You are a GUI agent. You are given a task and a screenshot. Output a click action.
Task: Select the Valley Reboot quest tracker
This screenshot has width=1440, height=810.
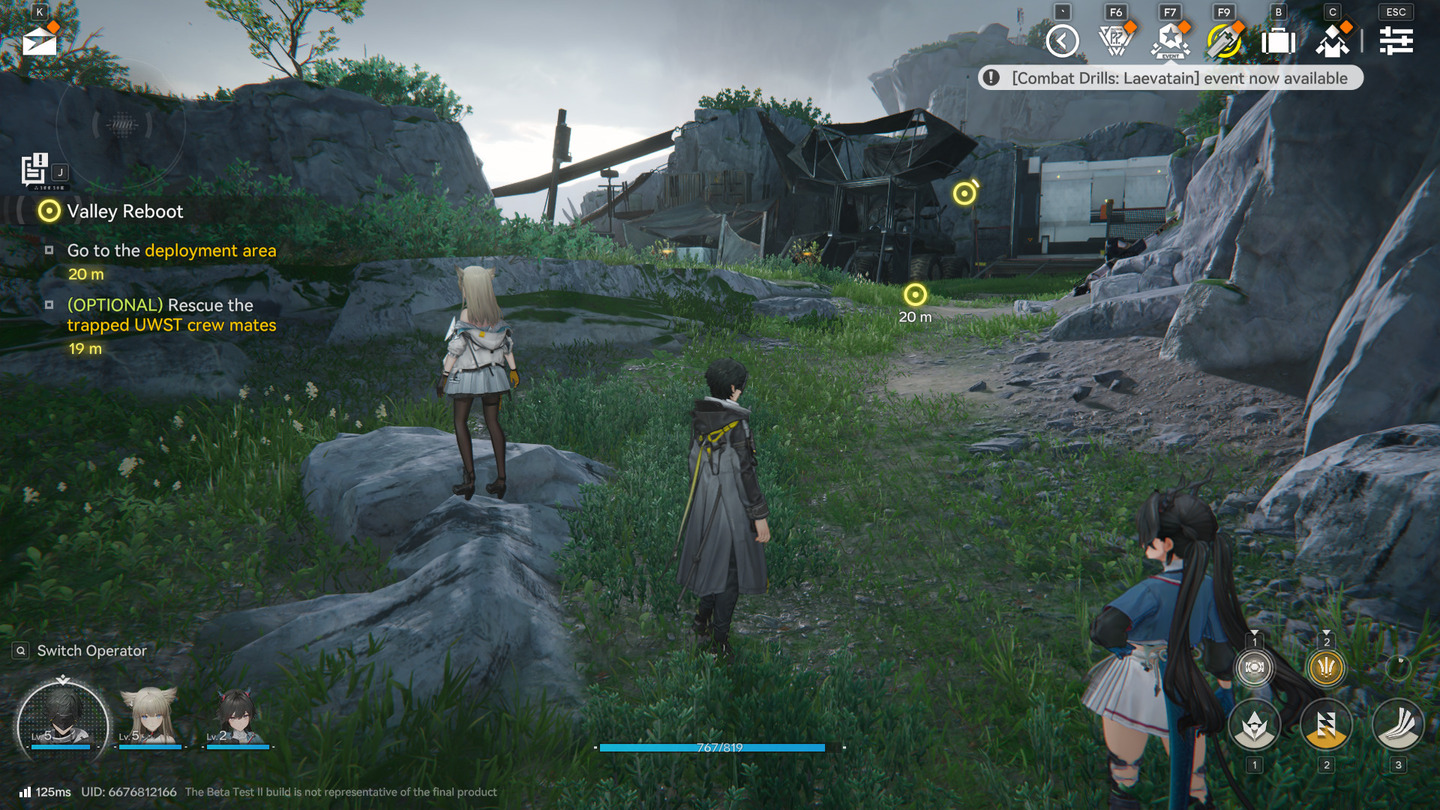pos(125,211)
